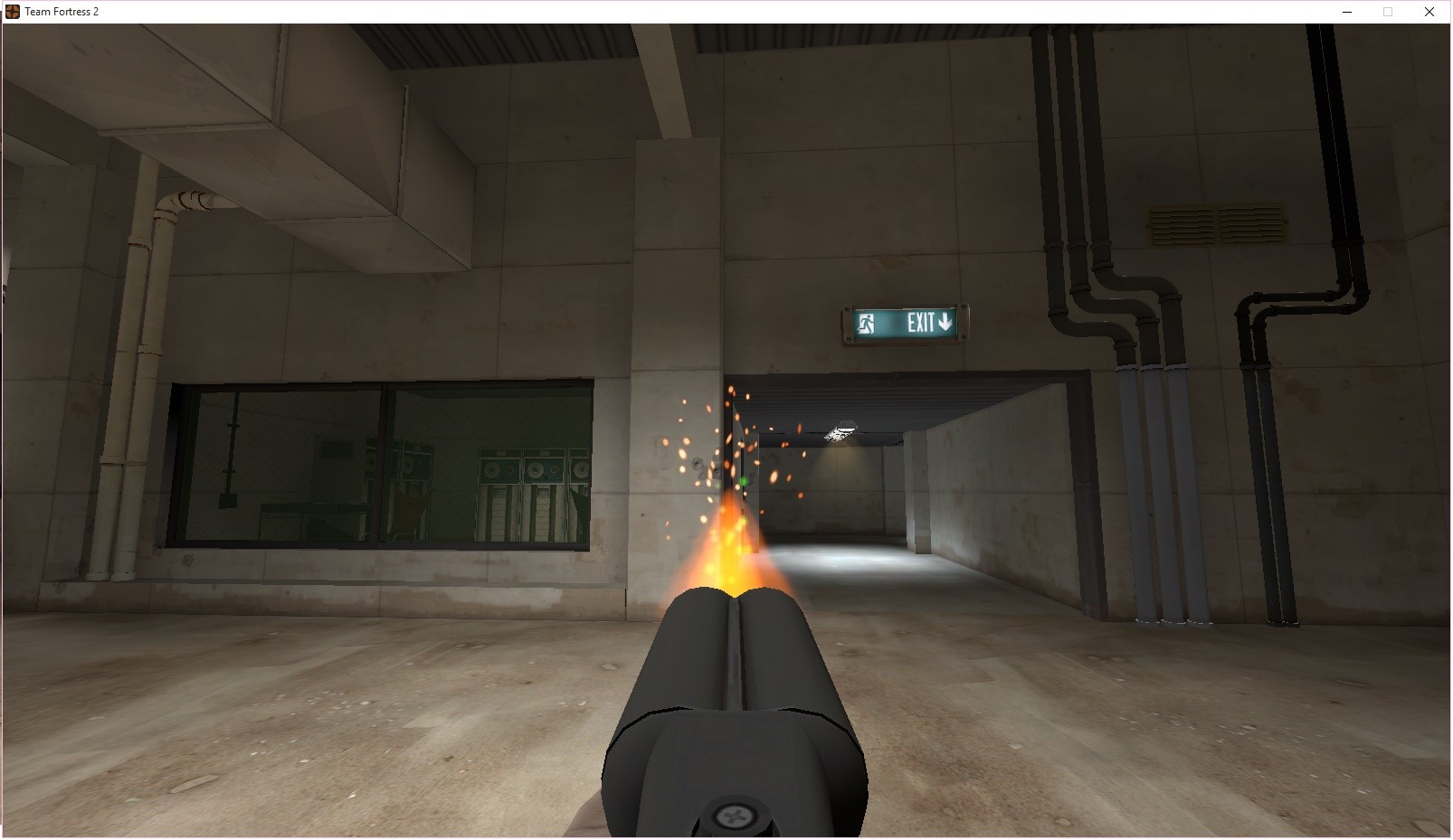The height and width of the screenshot is (840, 1453).
Task: Click the down arrow on the EXIT sign
Action: (x=945, y=323)
